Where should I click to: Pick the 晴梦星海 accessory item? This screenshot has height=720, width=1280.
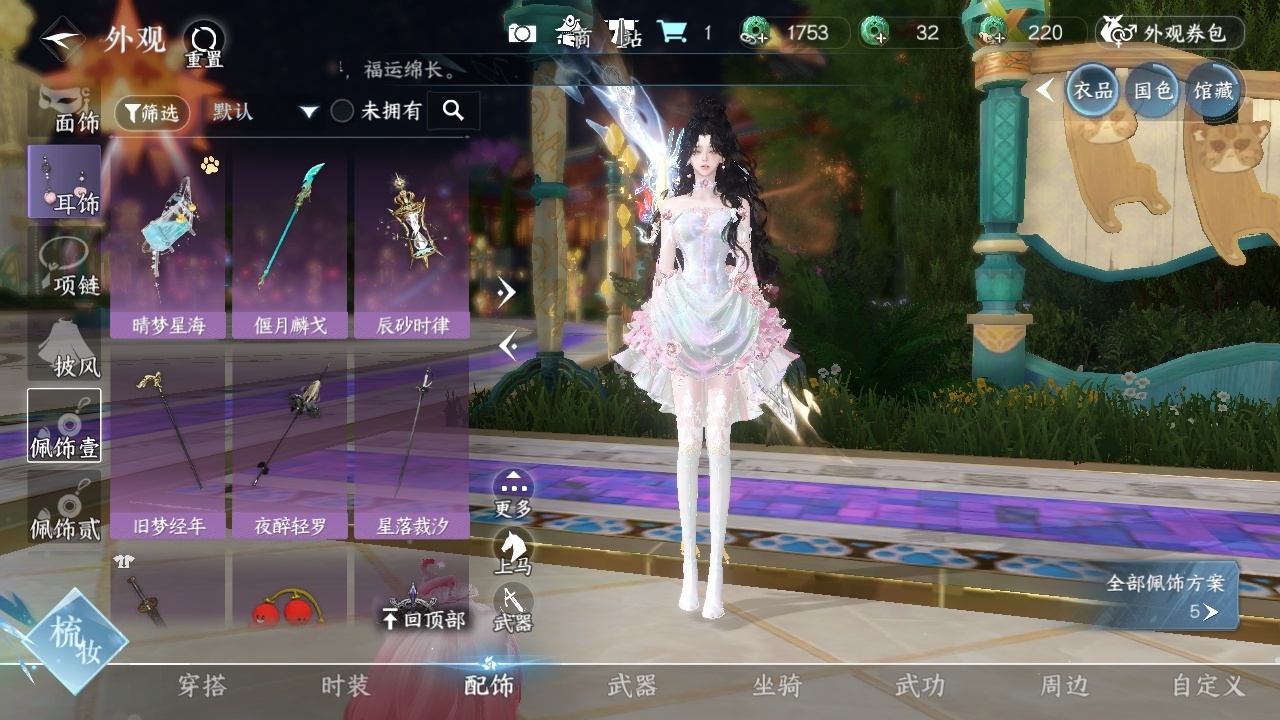pos(168,245)
